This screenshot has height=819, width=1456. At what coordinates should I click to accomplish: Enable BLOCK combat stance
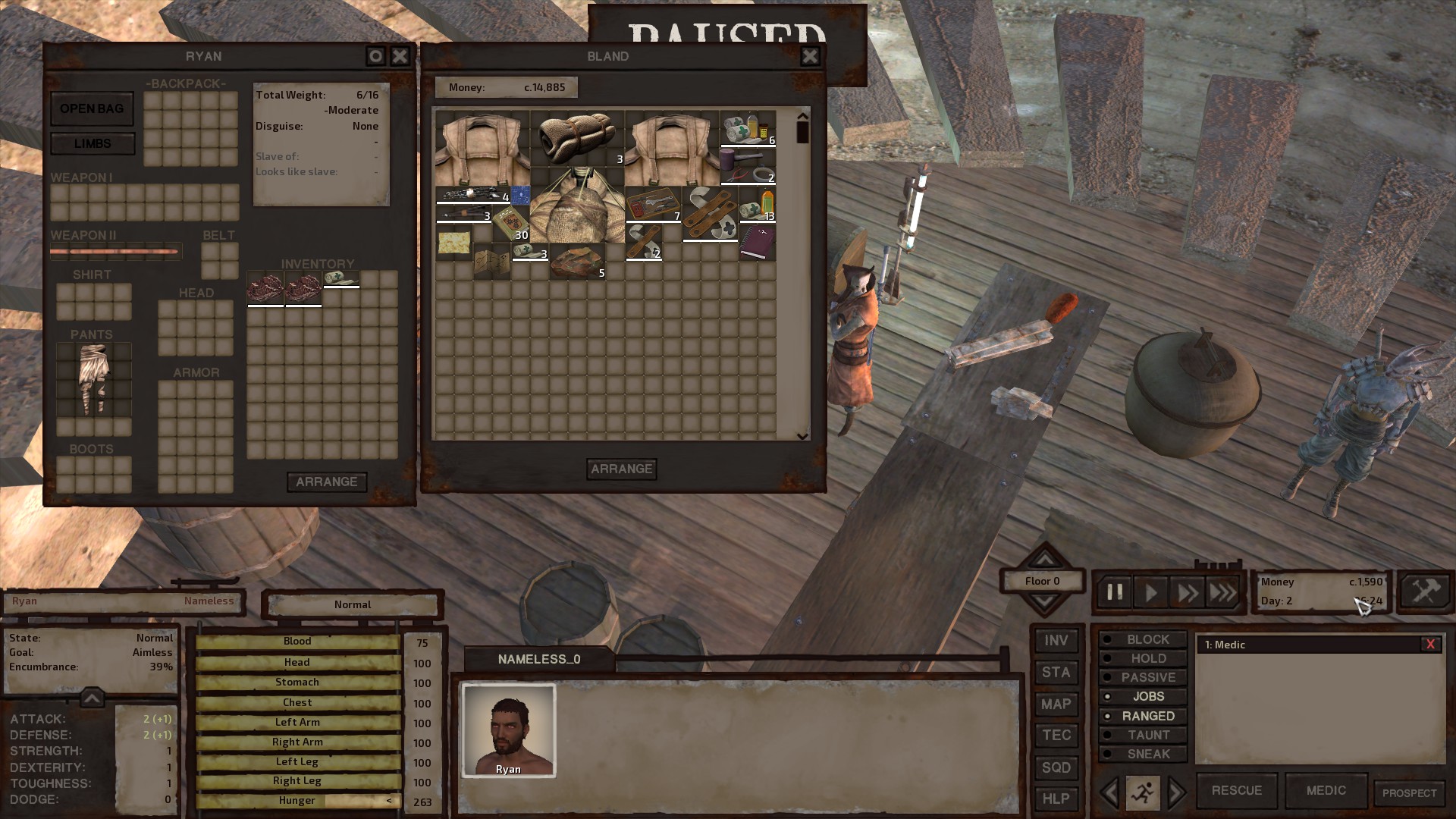[1142, 639]
